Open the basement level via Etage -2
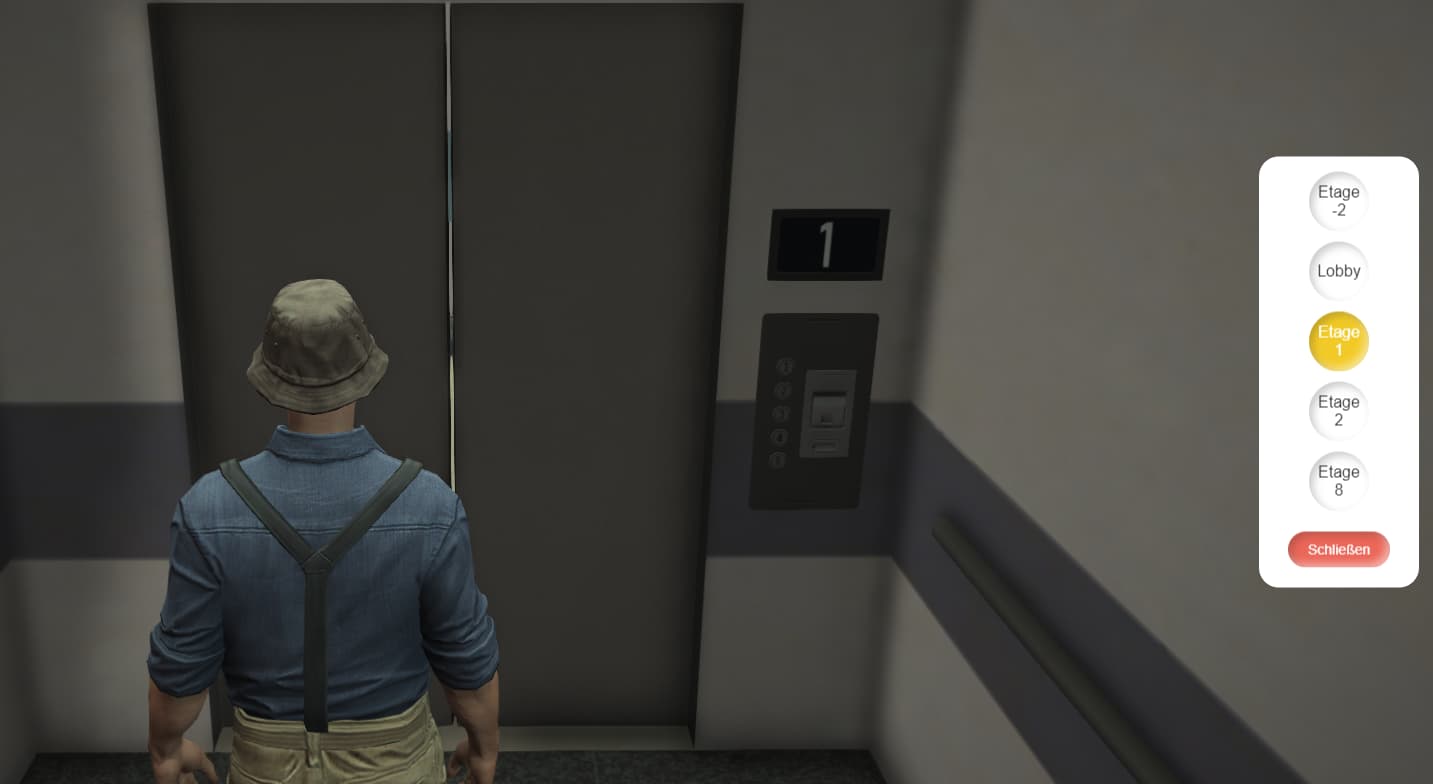The height and width of the screenshot is (784, 1433). pos(1338,201)
